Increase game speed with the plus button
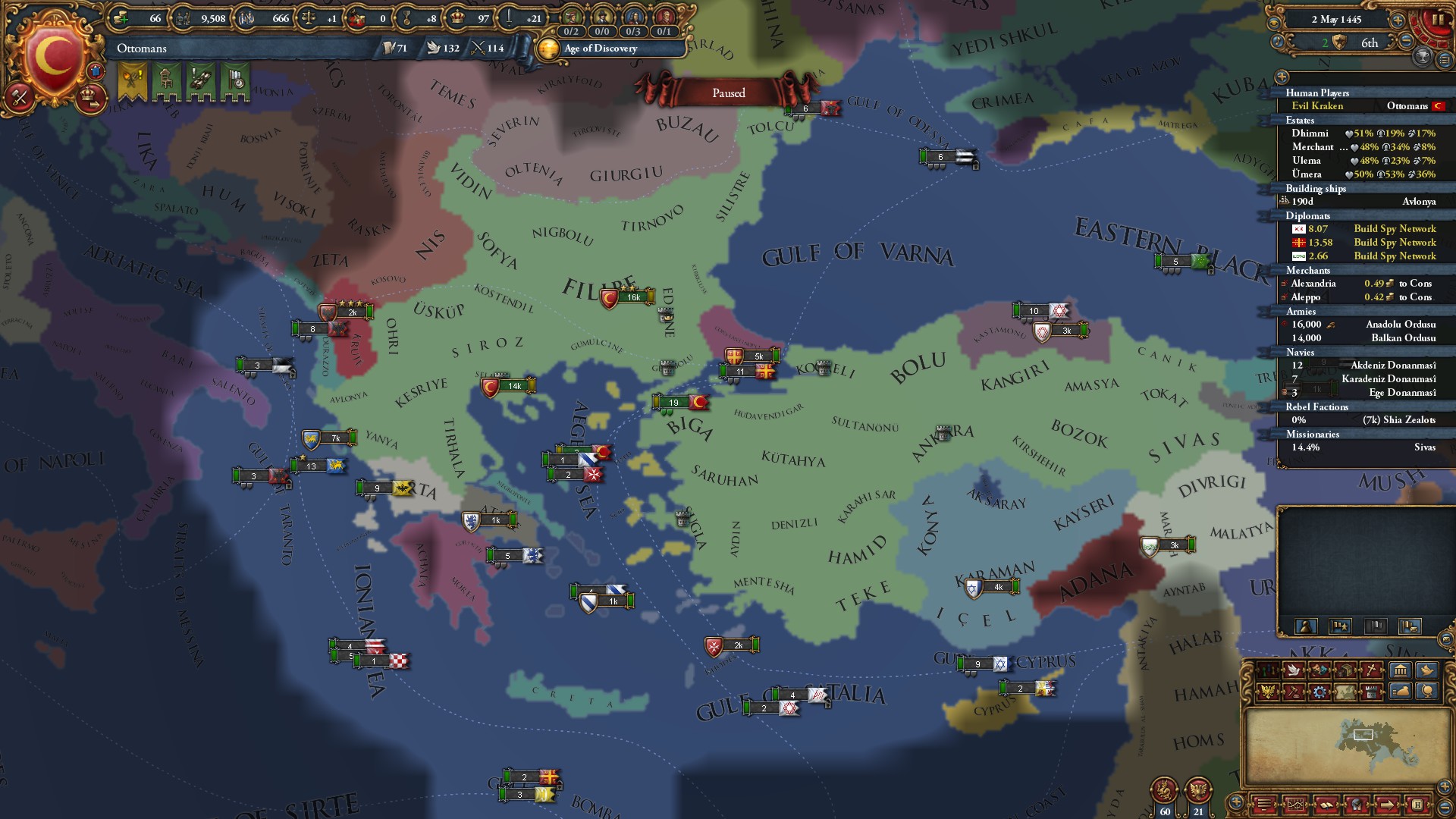 click(x=1398, y=20)
